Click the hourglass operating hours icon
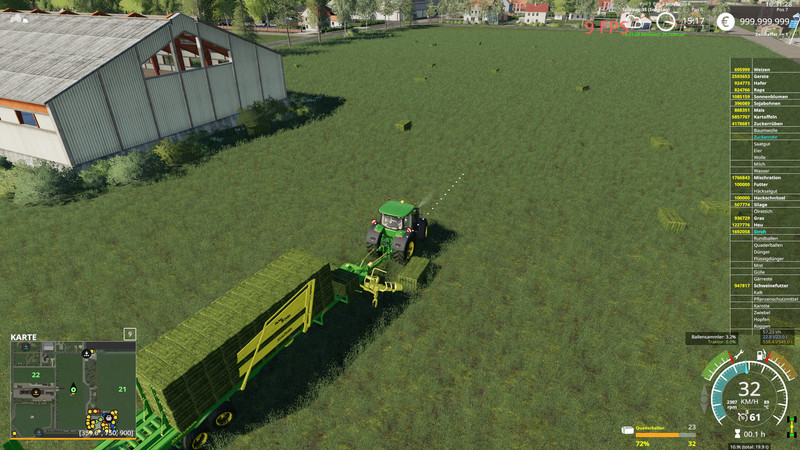The height and width of the screenshot is (450, 800). (737, 434)
